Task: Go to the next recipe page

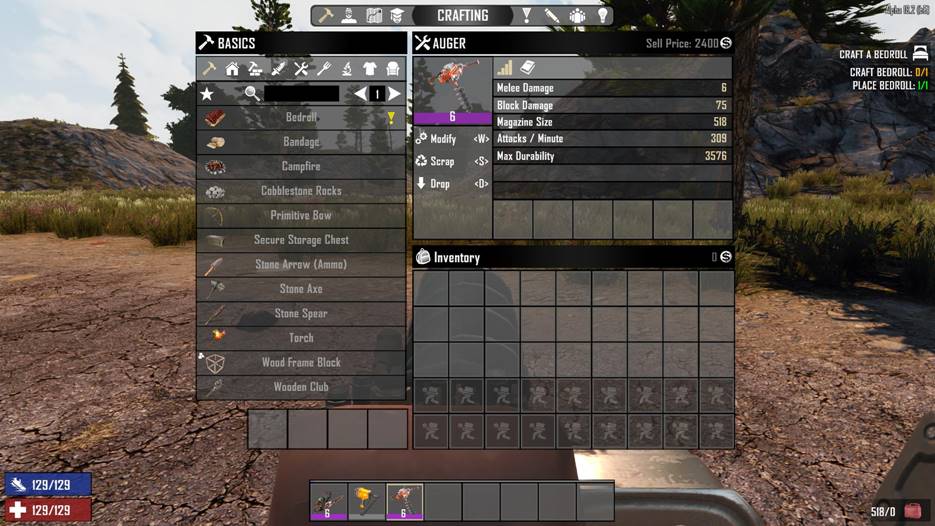Action: point(395,94)
